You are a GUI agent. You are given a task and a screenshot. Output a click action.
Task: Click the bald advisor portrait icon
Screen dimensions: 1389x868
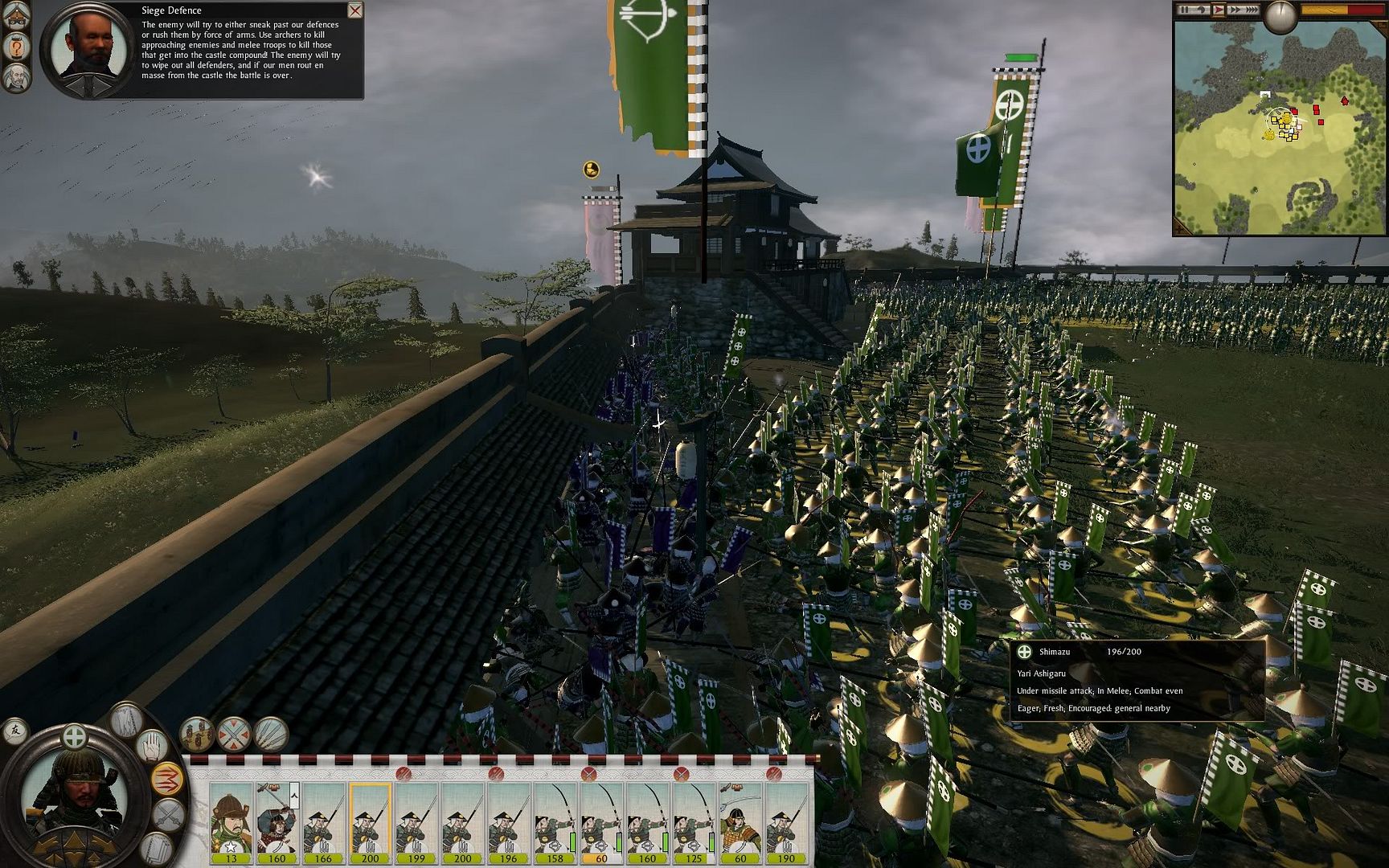point(16,78)
